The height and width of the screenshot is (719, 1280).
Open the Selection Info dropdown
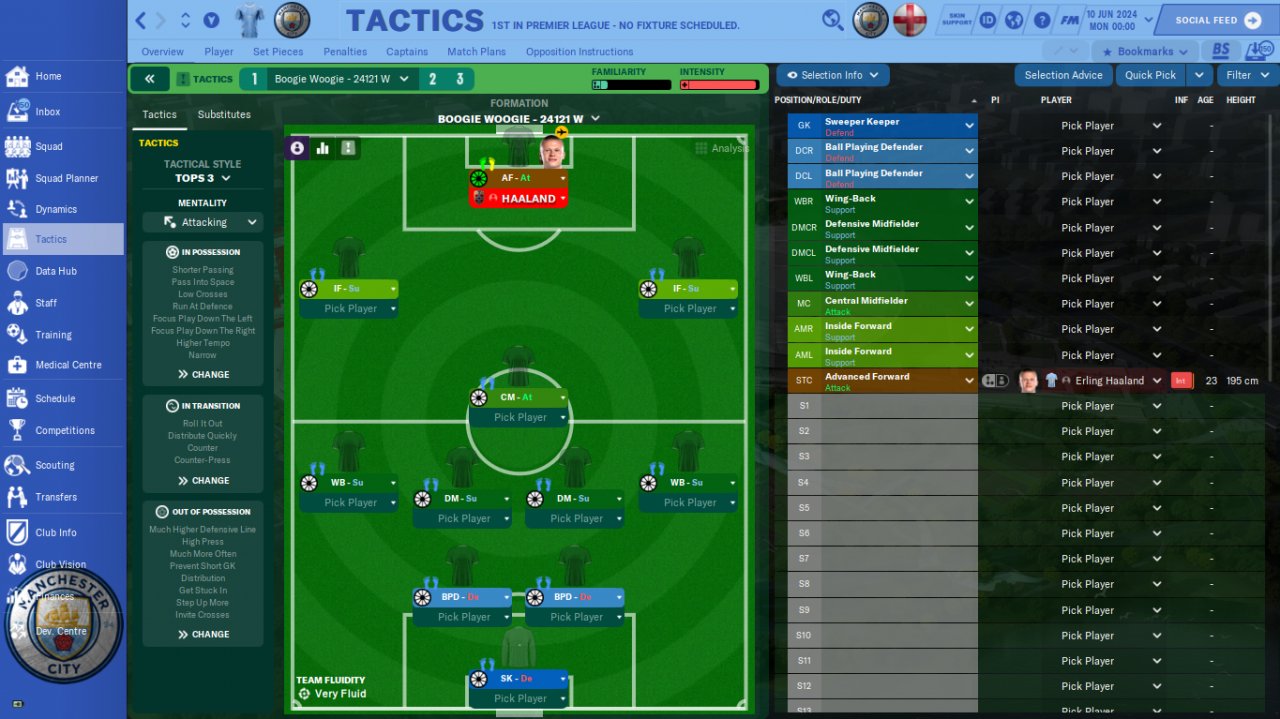tap(832, 75)
